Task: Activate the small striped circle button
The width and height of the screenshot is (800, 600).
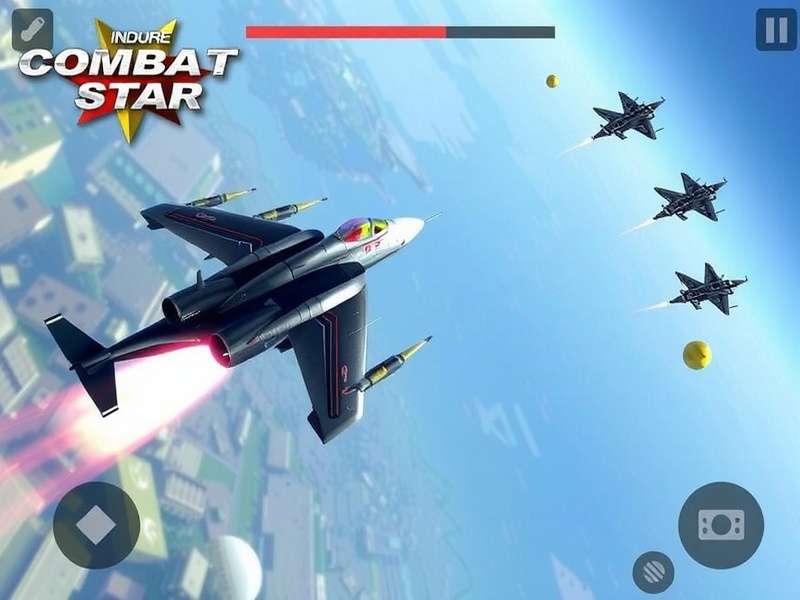Action: (x=653, y=571)
